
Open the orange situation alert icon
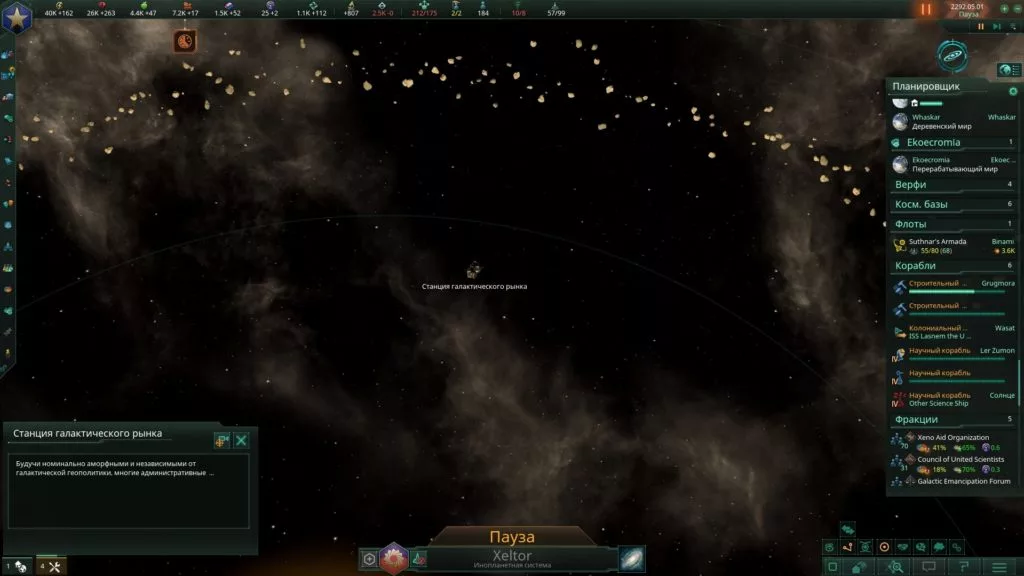tap(185, 41)
